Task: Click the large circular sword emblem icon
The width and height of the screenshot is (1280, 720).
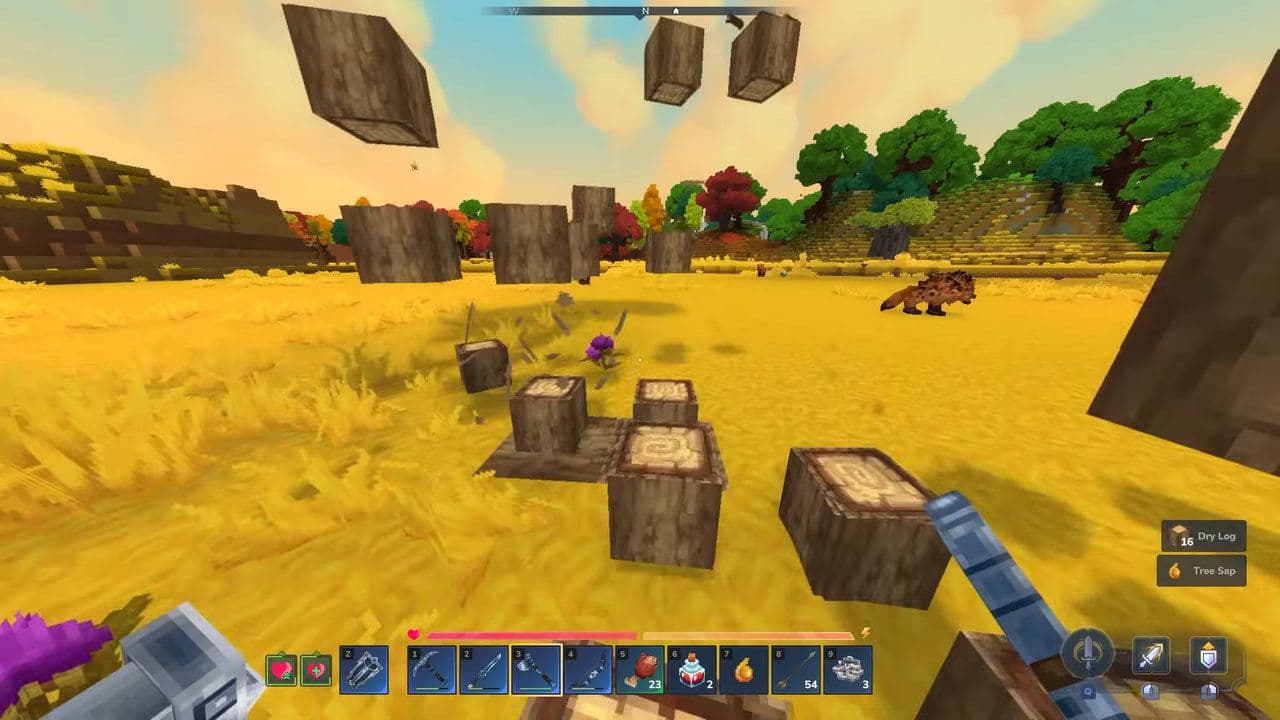Action: [1088, 652]
